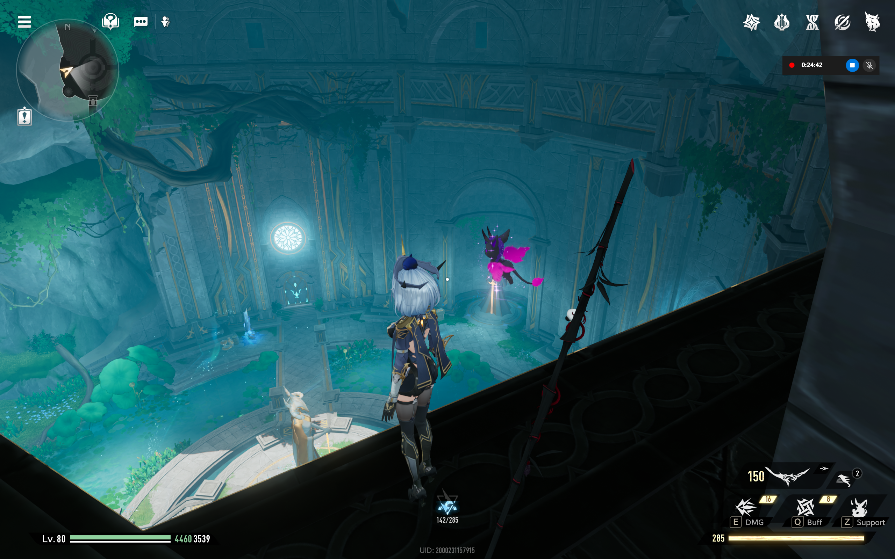
Task: Open the hourglass-shaped icon
Action: click(x=812, y=22)
